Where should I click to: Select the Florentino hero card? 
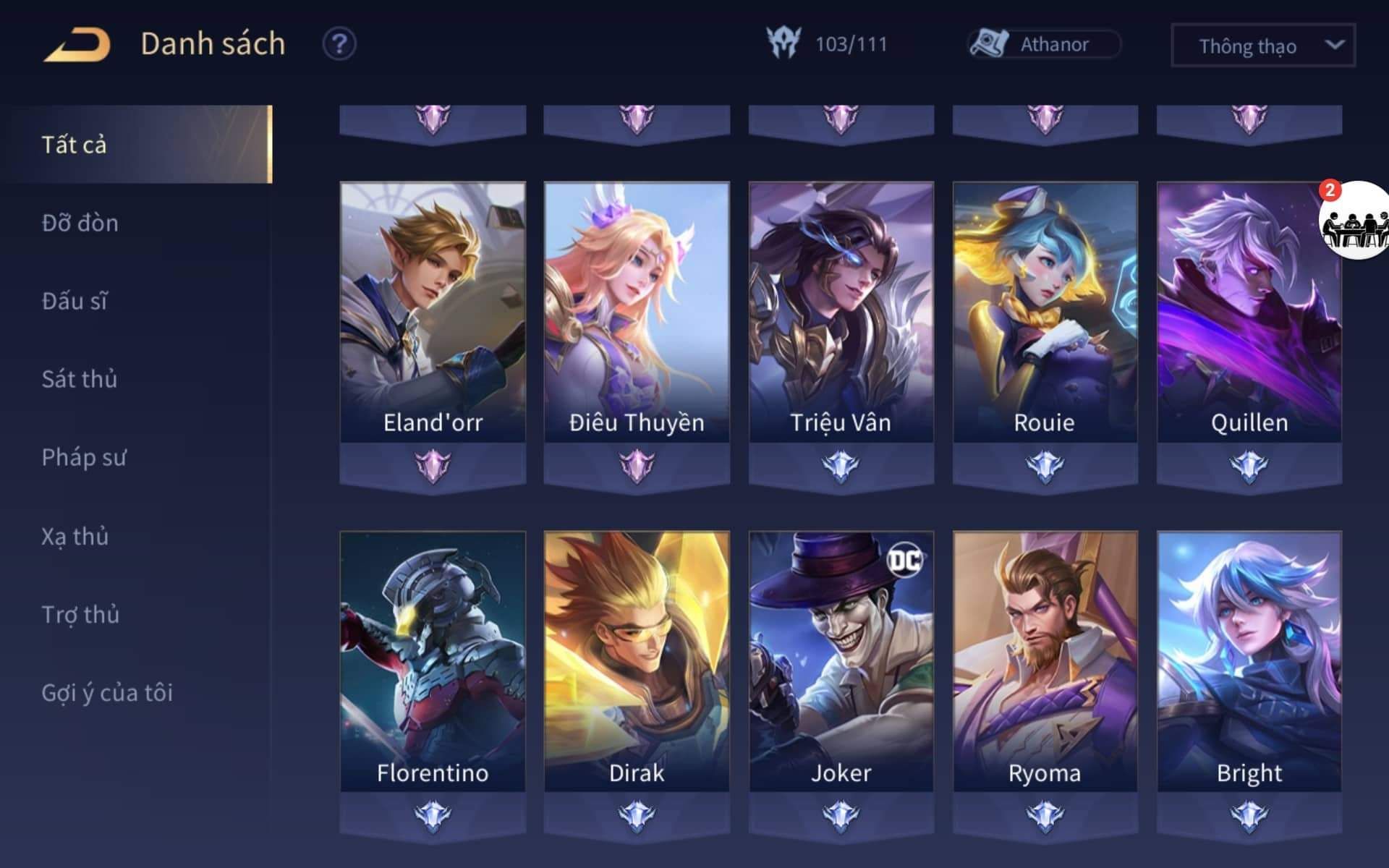coord(433,662)
